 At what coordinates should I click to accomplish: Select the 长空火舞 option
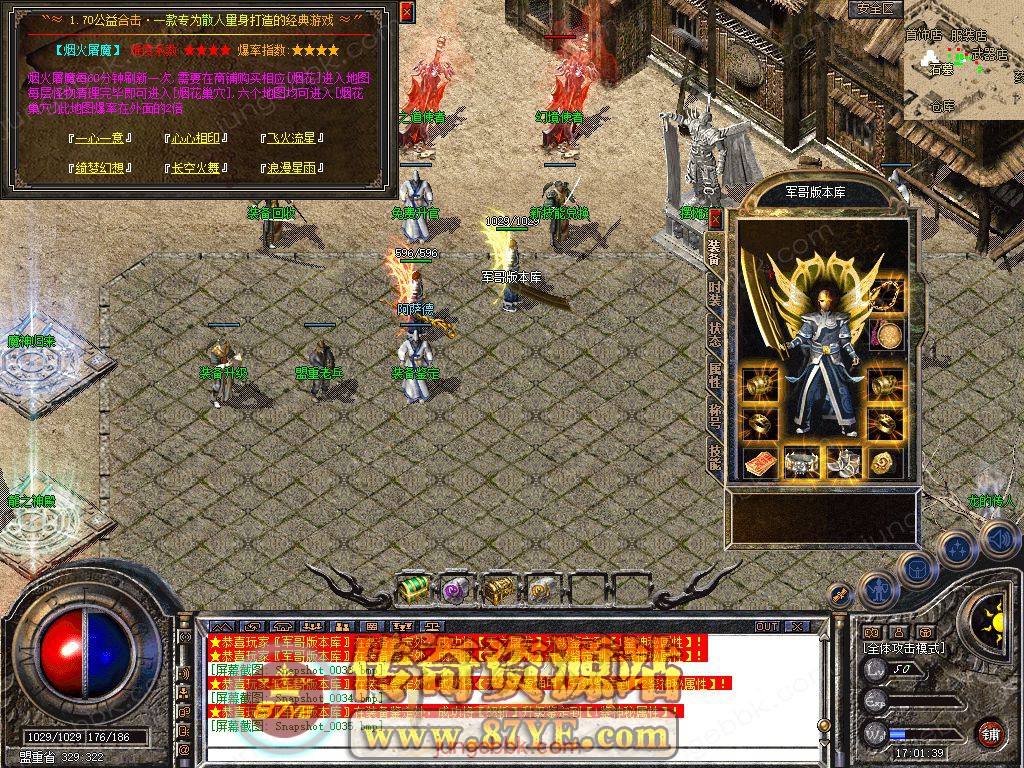tap(195, 168)
